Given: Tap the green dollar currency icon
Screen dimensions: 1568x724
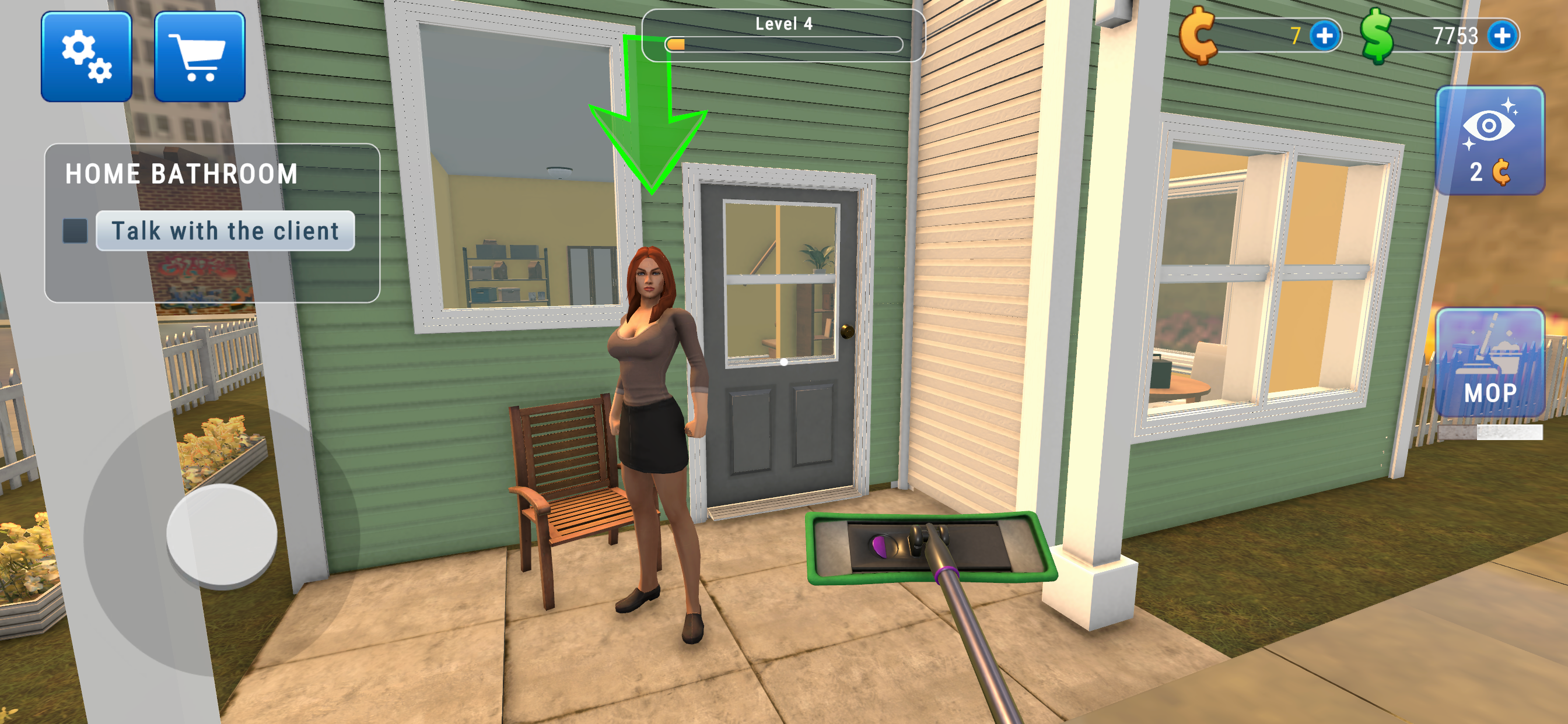Looking at the screenshot, I should [x=1375, y=37].
